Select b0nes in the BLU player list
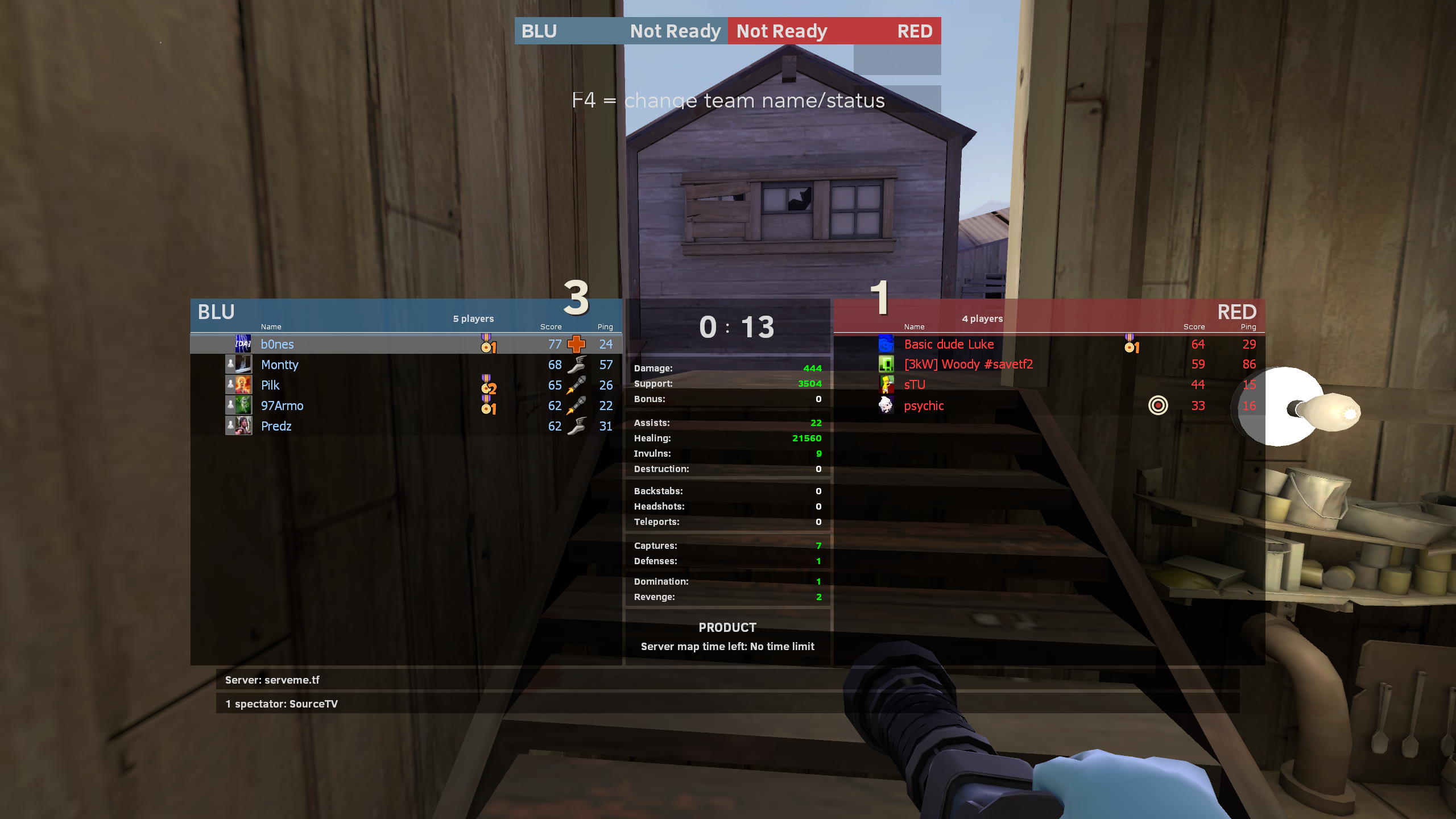 pyautogui.click(x=278, y=345)
